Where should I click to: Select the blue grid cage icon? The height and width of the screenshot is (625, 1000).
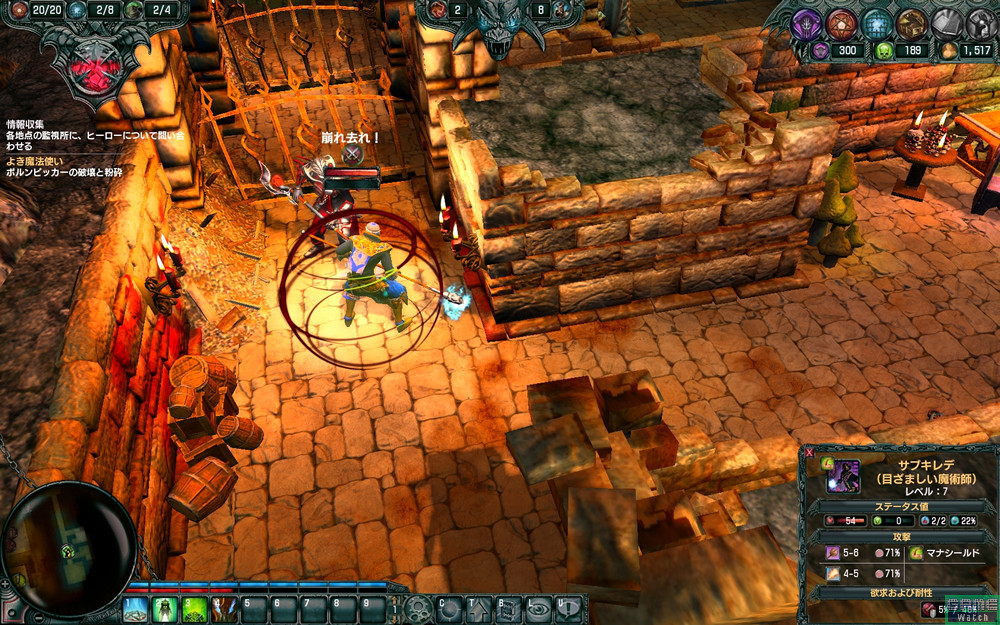pyautogui.click(x=877, y=23)
